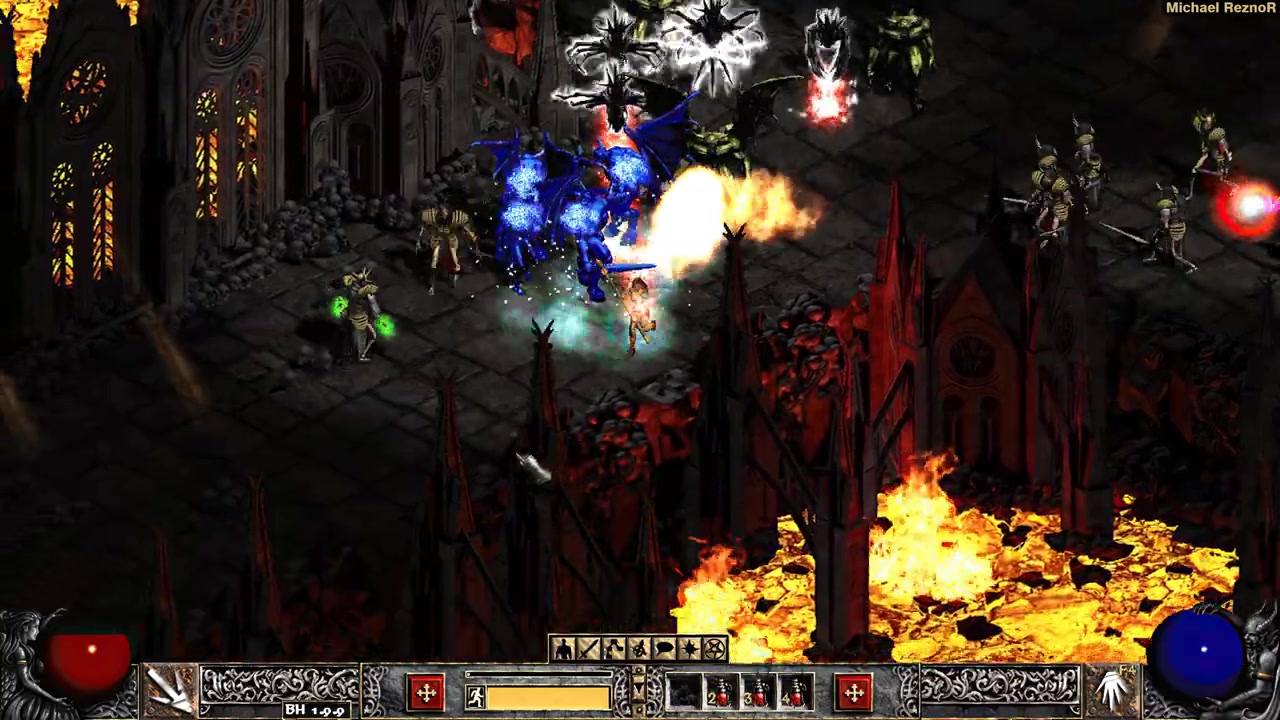Click the red stat points button beside the run toggle
The width and height of the screenshot is (1280, 720).
coord(426,692)
